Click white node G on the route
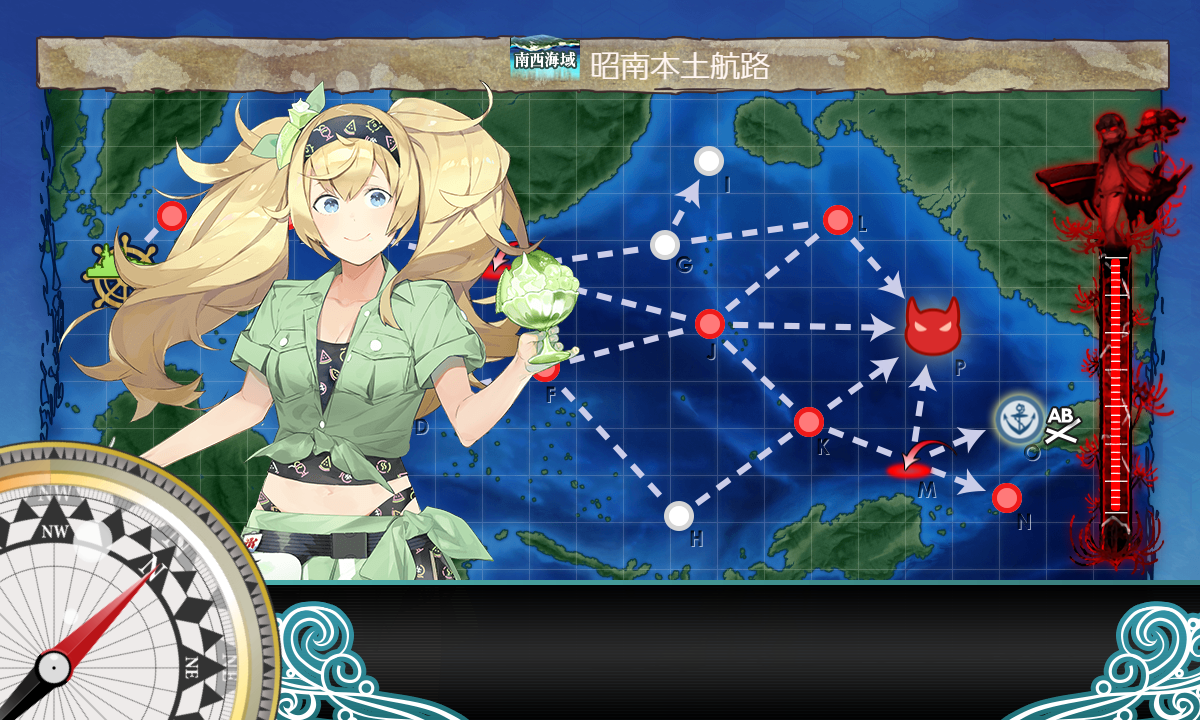 pyautogui.click(x=665, y=244)
